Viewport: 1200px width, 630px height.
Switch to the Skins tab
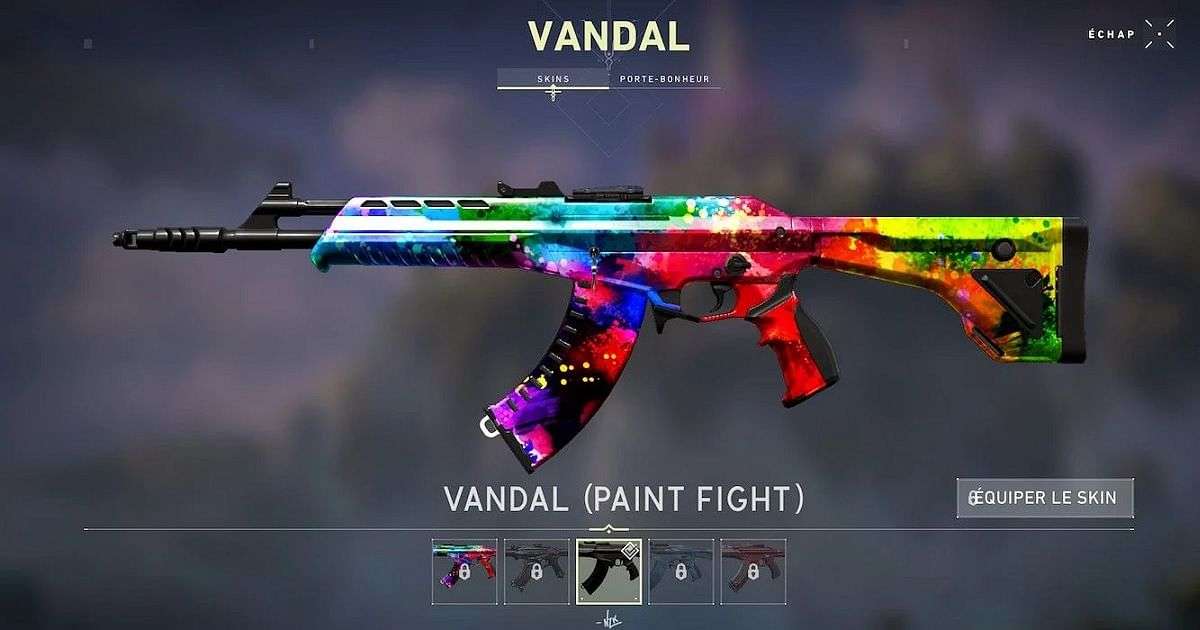click(553, 78)
